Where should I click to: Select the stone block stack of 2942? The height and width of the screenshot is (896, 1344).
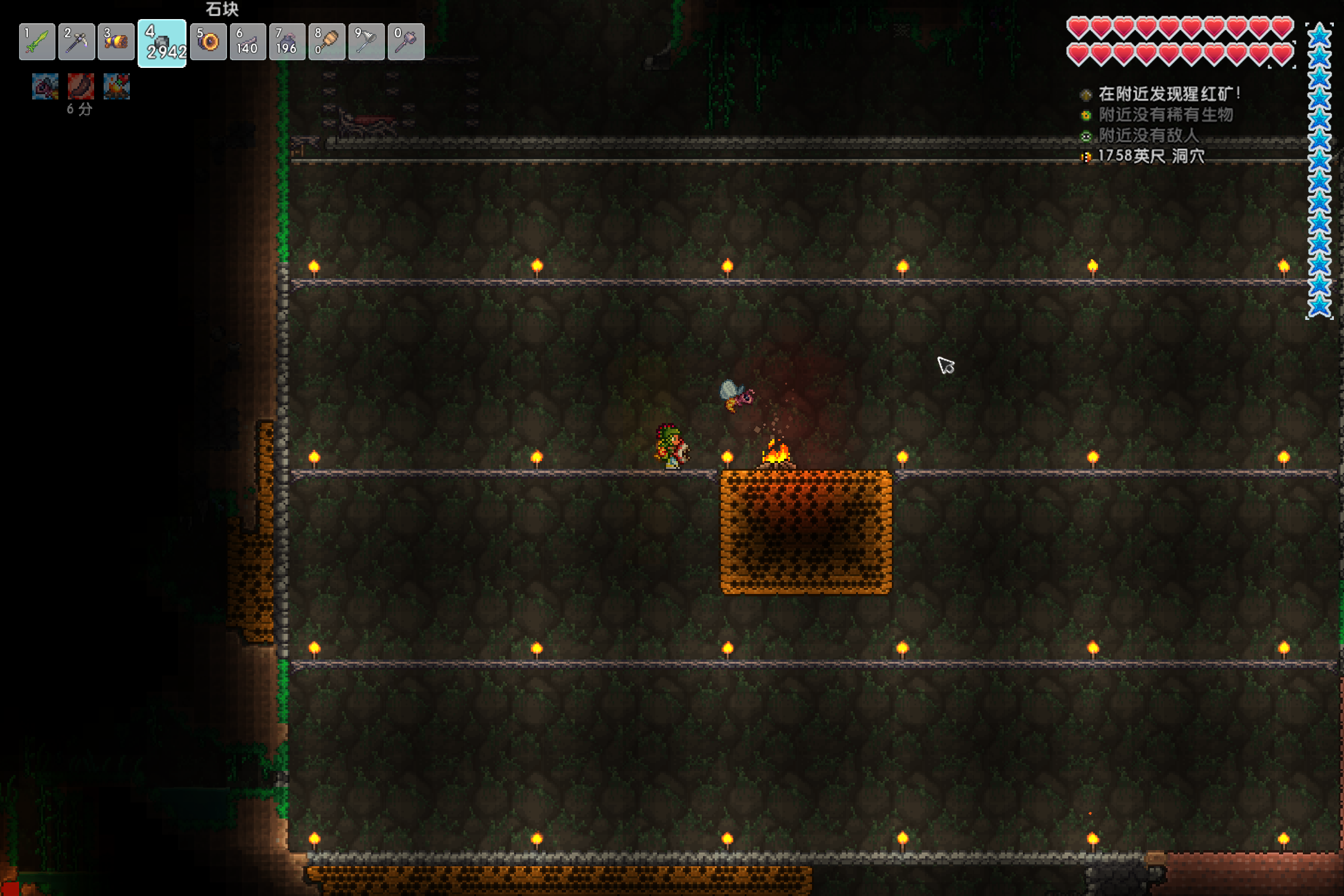point(162,43)
